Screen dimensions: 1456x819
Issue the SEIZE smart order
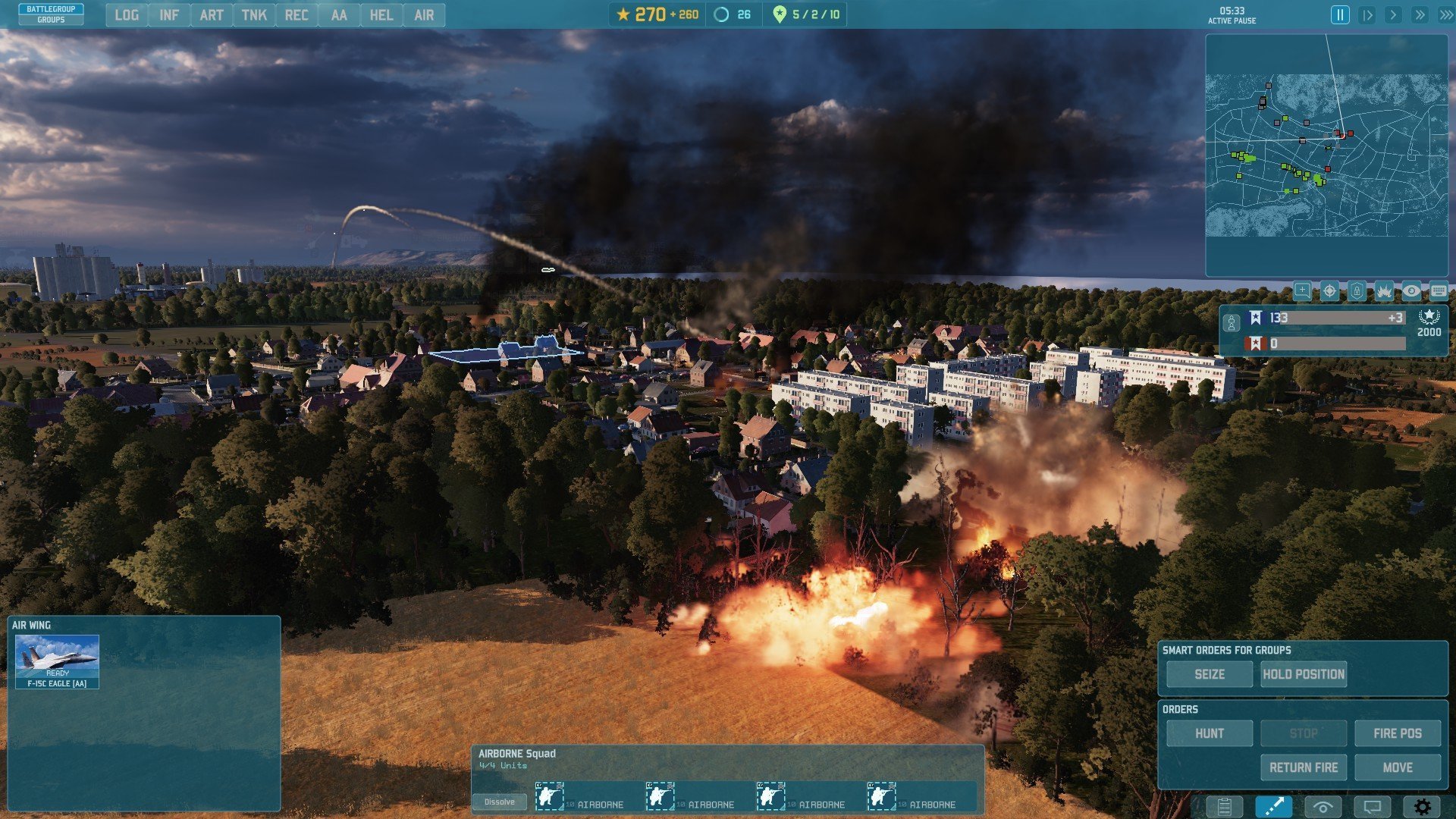tap(1209, 674)
